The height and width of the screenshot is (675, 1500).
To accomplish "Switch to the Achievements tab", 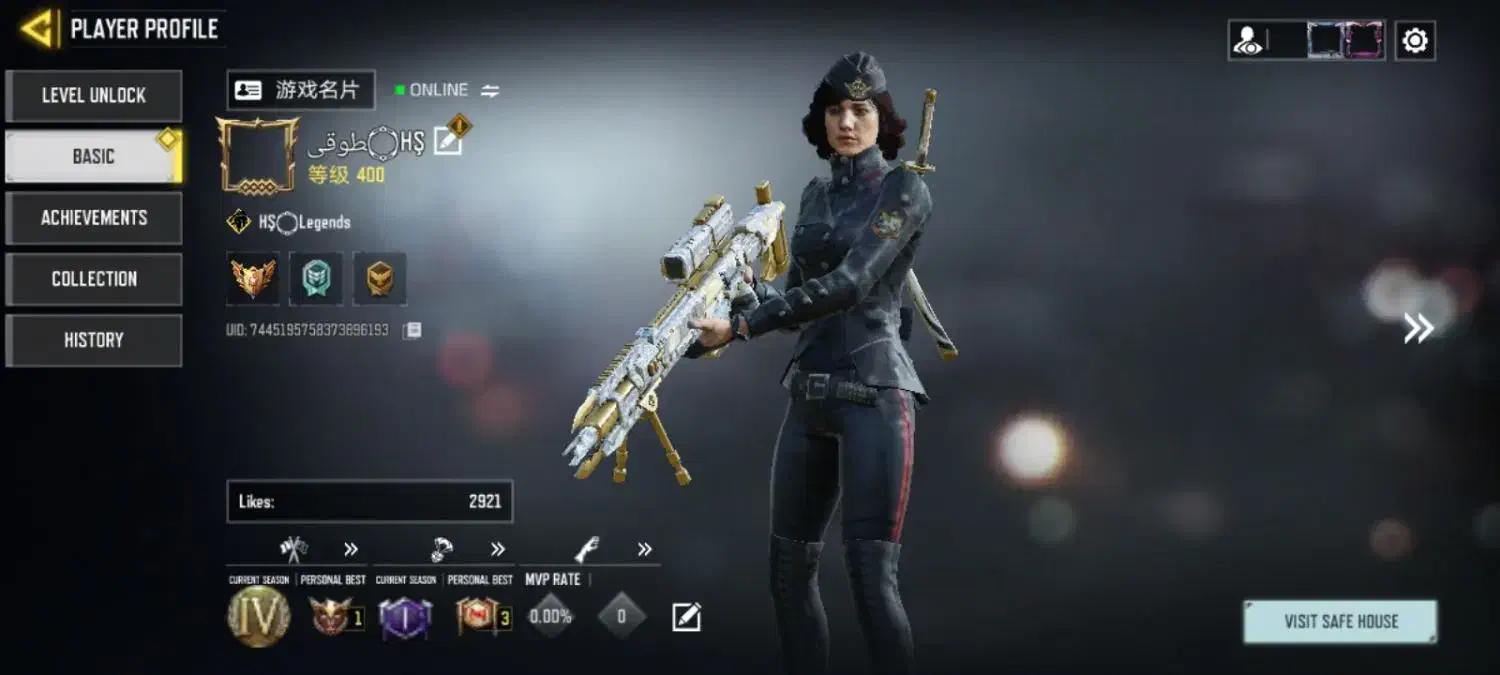I will tap(93, 218).
